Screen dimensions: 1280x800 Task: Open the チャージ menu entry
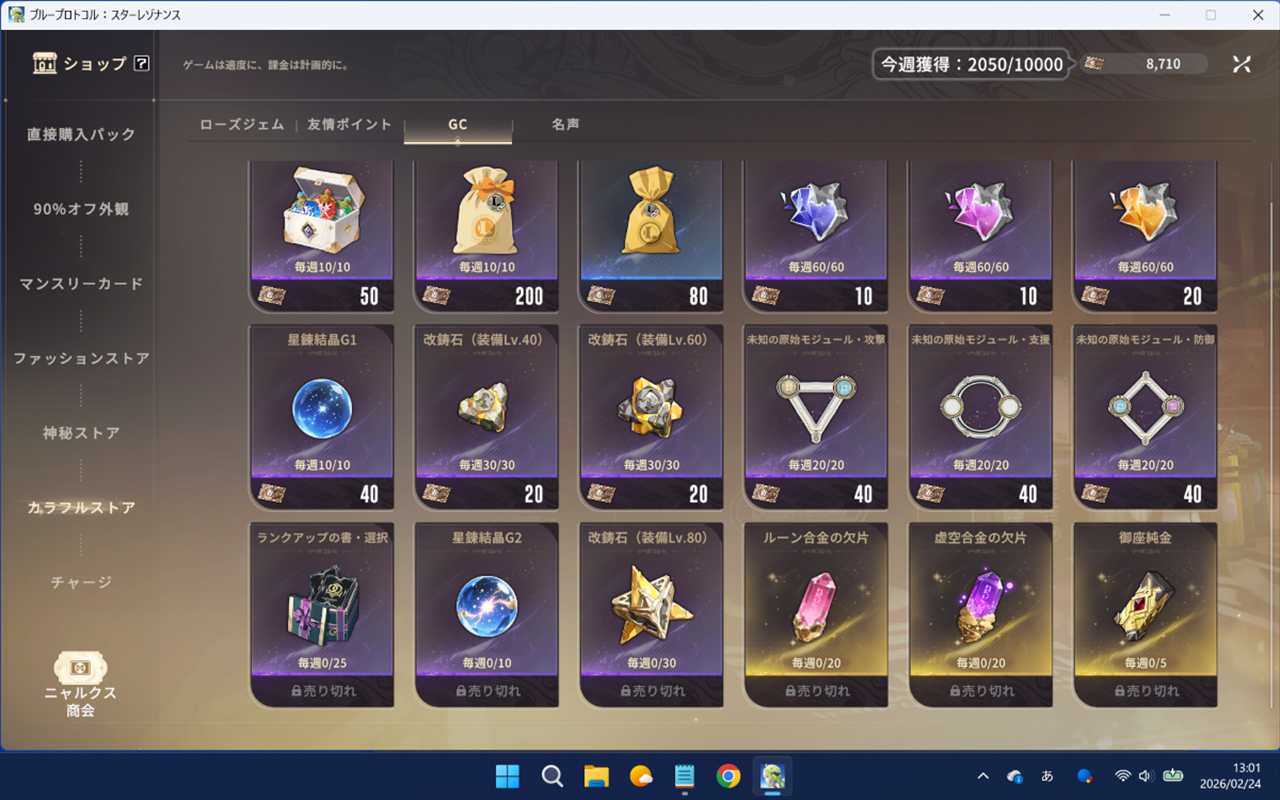pos(81,582)
